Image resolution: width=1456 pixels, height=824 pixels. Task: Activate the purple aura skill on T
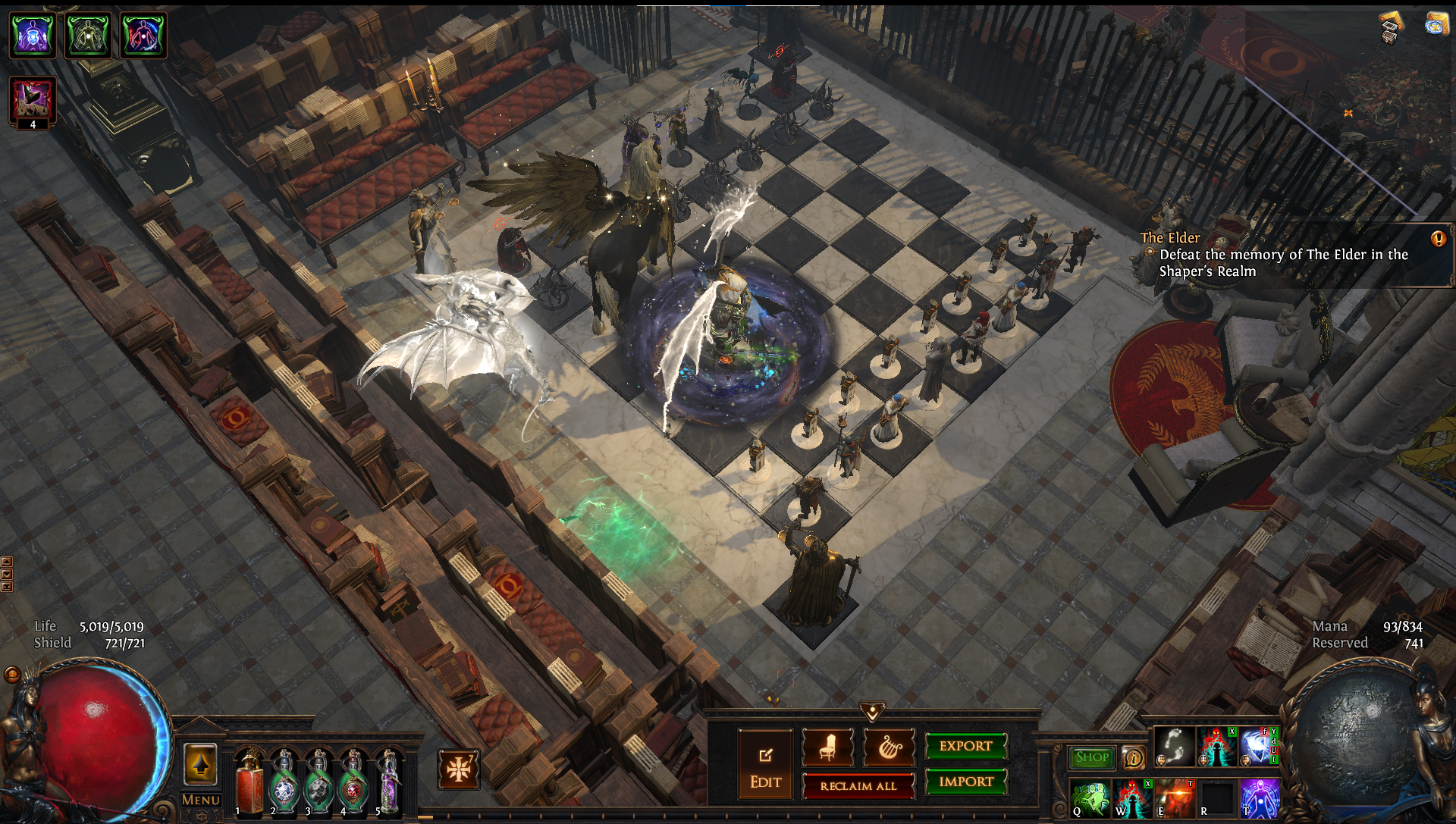pyautogui.click(x=1259, y=799)
